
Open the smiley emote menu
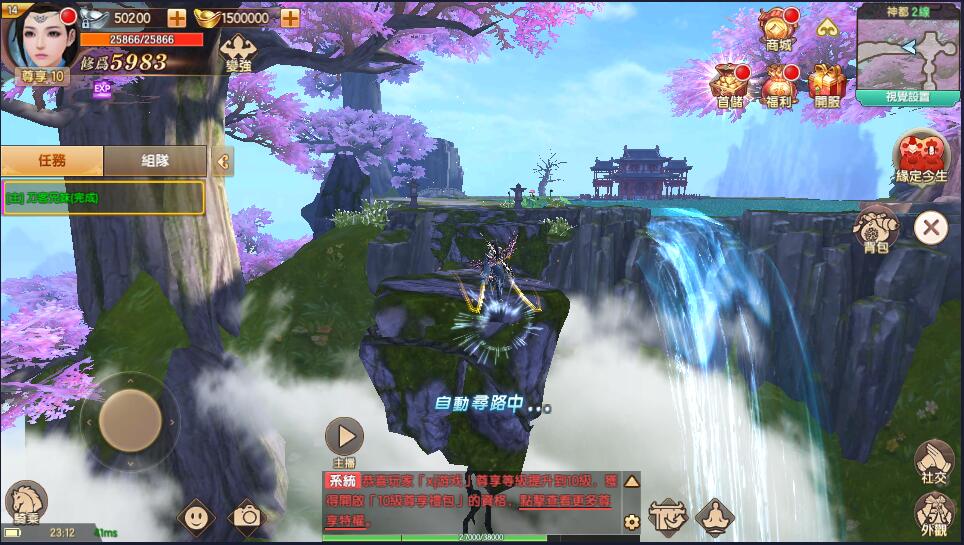(195, 517)
